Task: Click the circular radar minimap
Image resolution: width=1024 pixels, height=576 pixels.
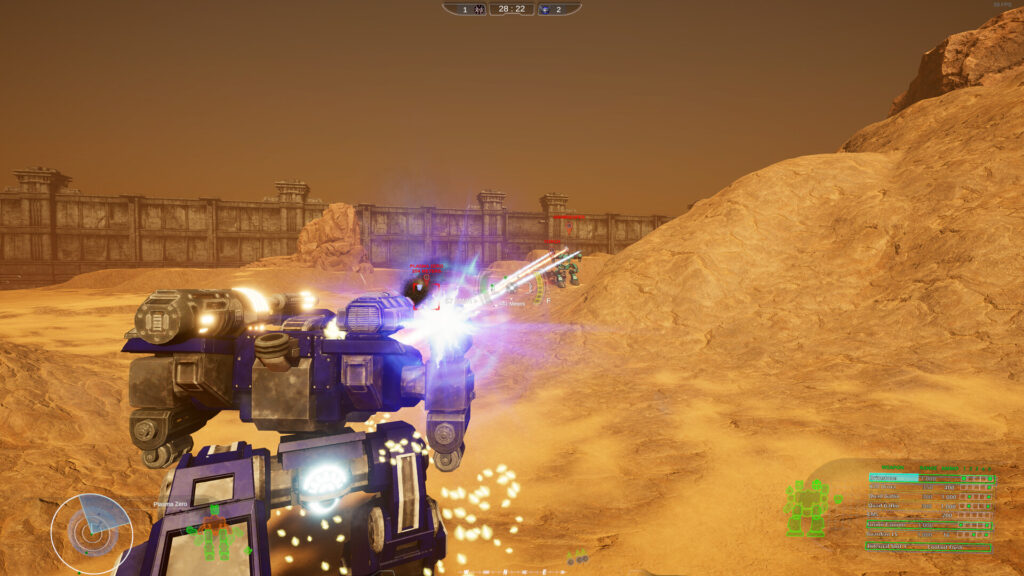Action: (91, 530)
